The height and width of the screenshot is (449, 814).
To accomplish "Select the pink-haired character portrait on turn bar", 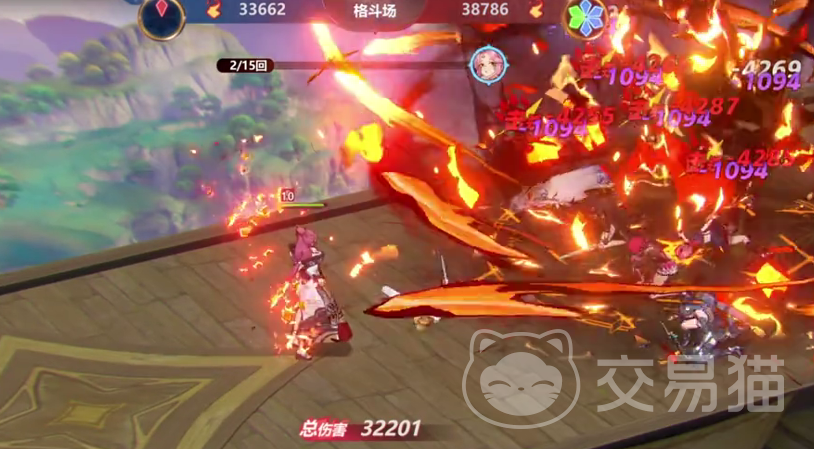I will click(487, 65).
